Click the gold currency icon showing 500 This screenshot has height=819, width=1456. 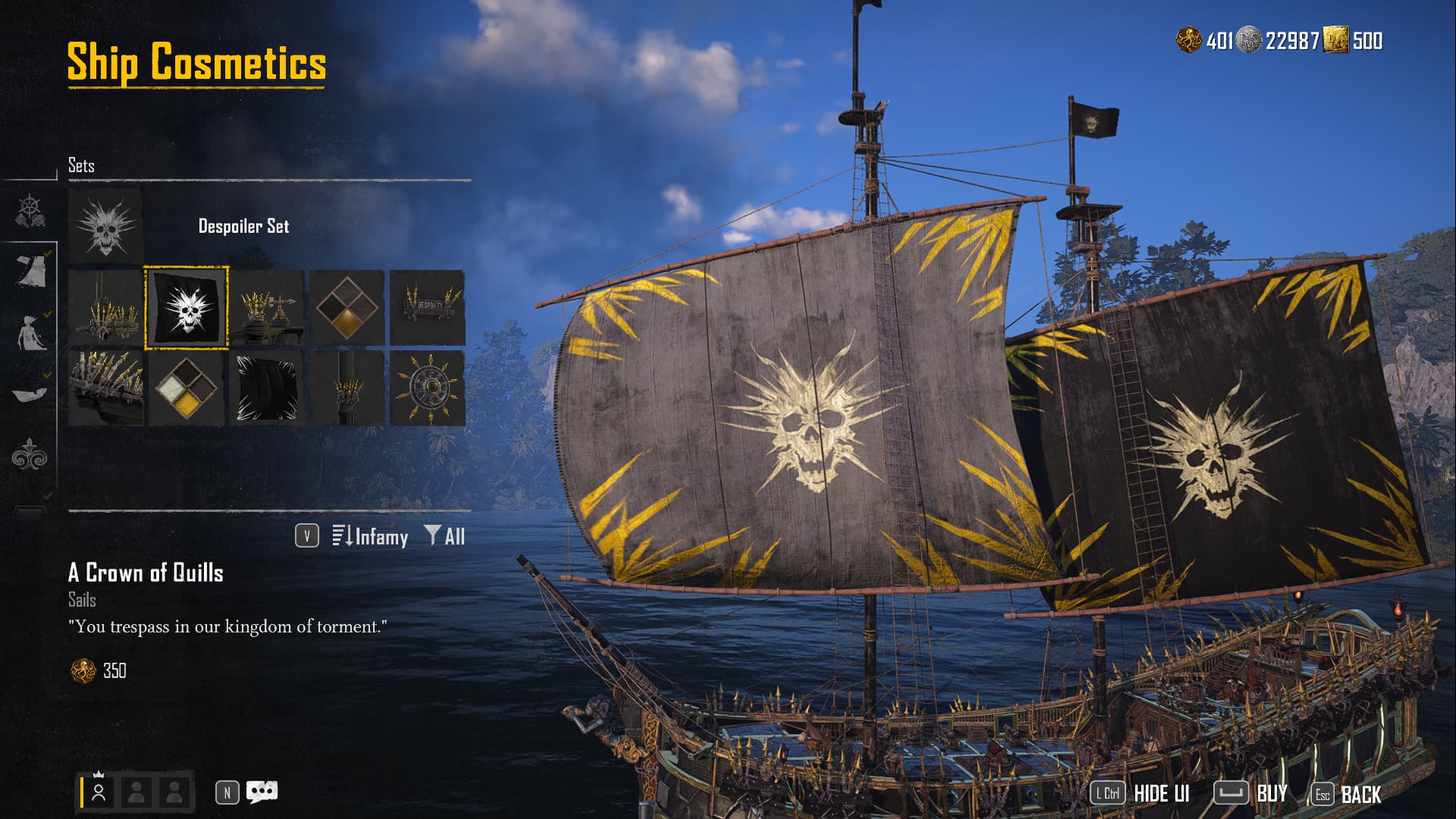(x=1335, y=40)
